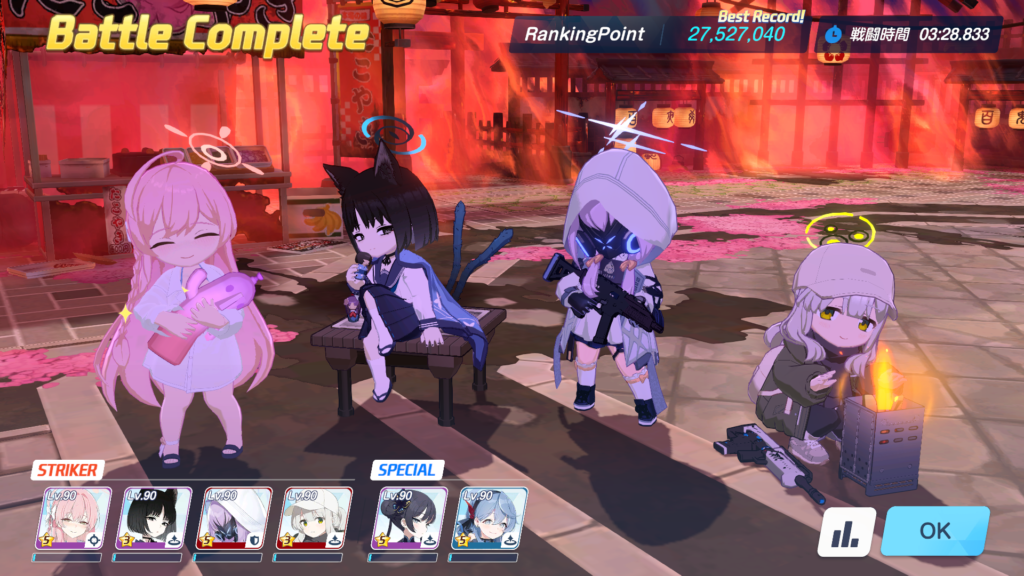Confirm results with the OK button
The width and height of the screenshot is (1024, 576).
tap(935, 531)
